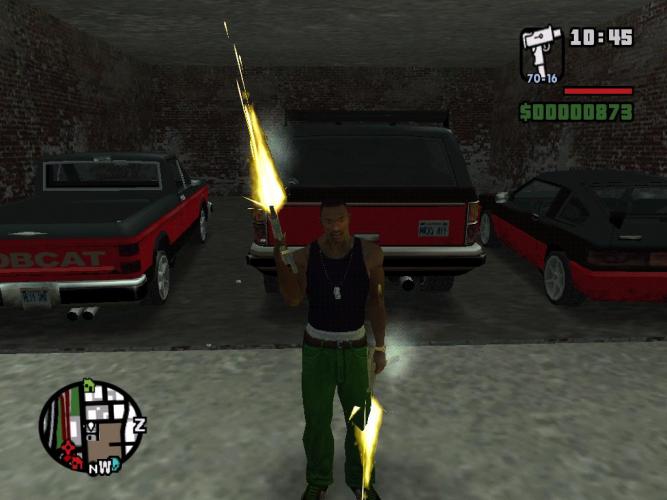Viewport: 667px width, 500px height.
Task: Click the circular radar minimap
Action: coord(91,427)
